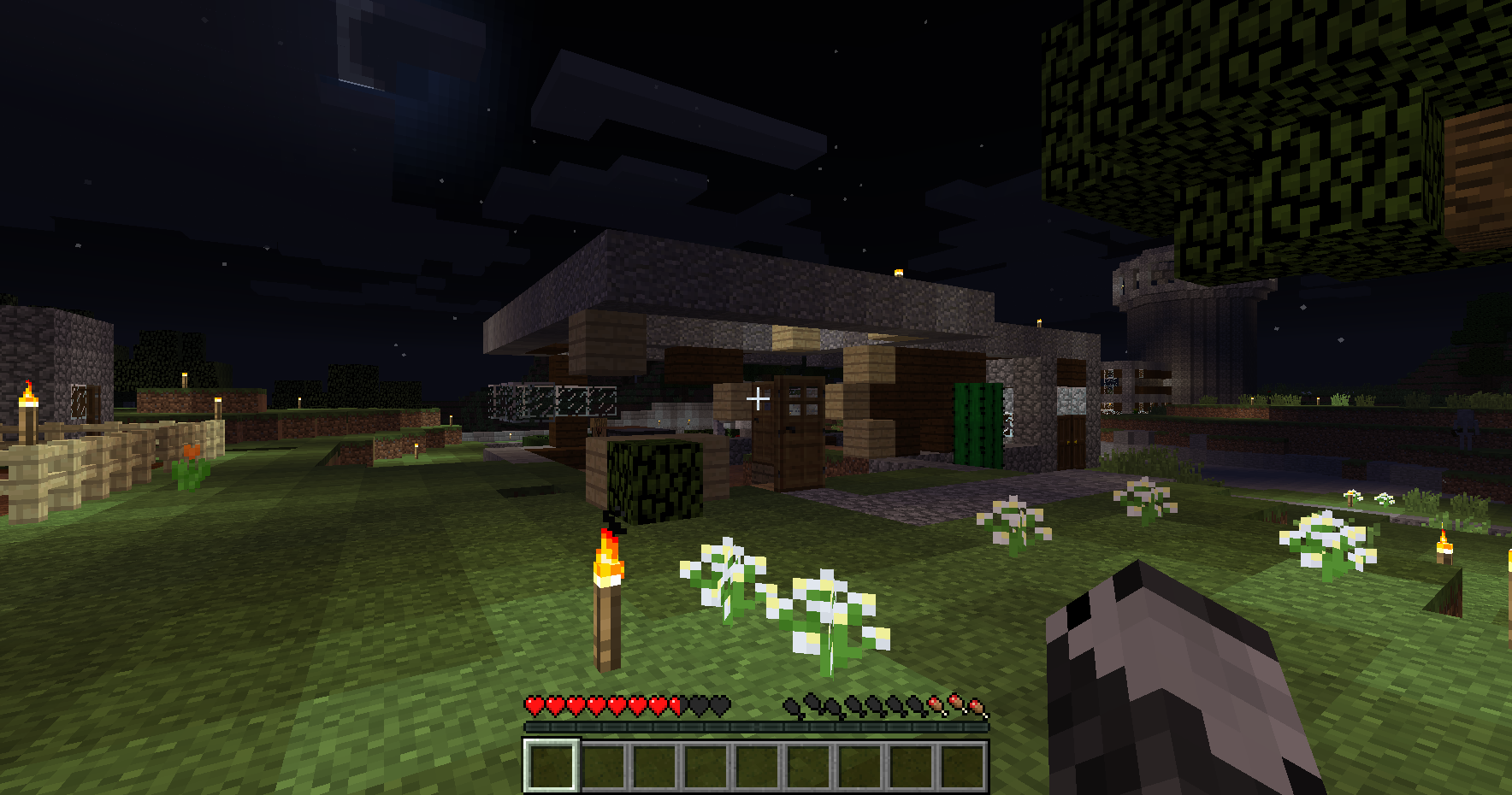
Task: Select the highlighted active hotbar slot
Action: coord(552,766)
